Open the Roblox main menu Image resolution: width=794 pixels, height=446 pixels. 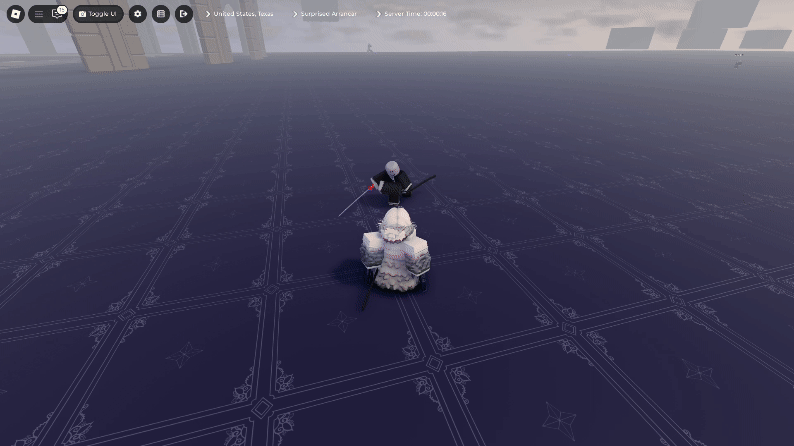(15, 14)
